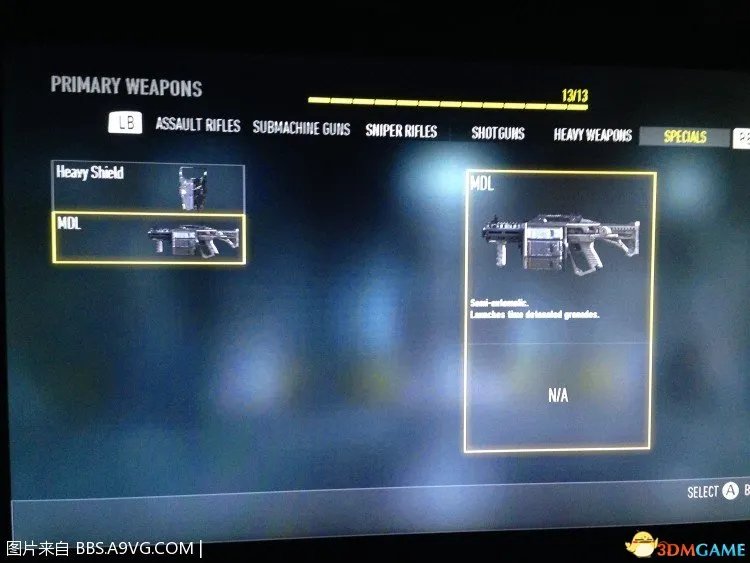Click the MDL weapon preview panel
The height and width of the screenshot is (563, 750).
click(x=560, y=311)
